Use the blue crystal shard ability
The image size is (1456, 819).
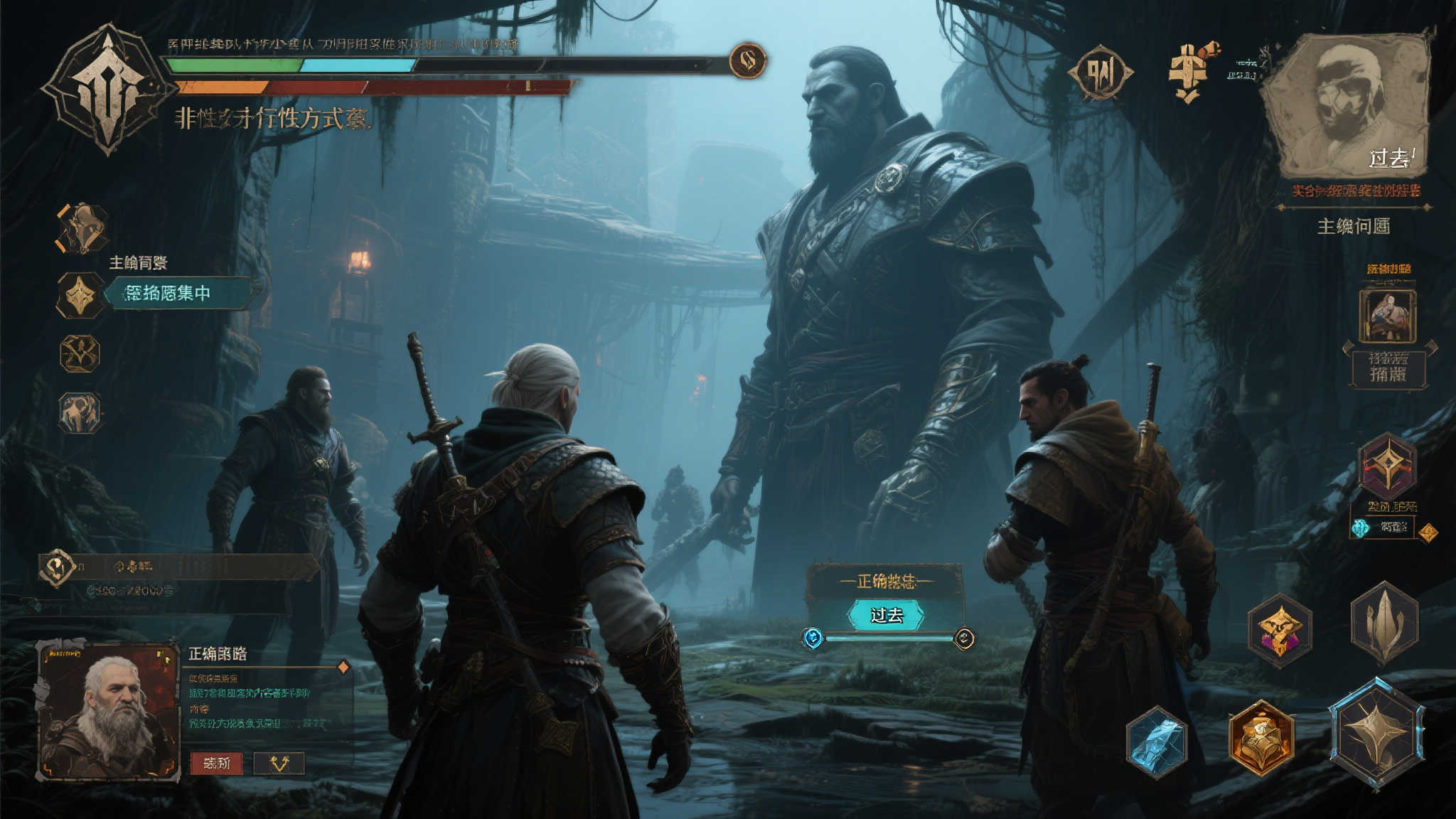tap(1157, 742)
